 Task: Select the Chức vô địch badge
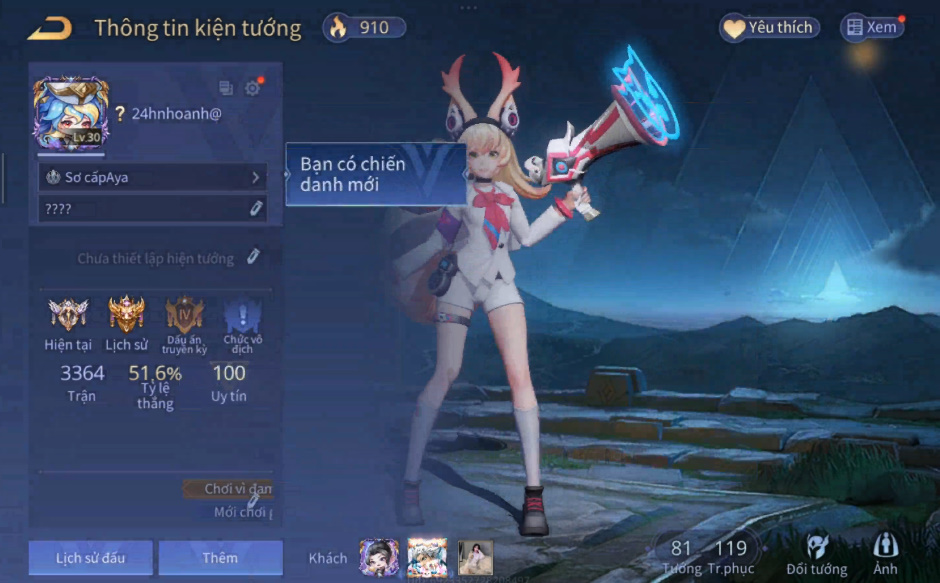point(242,316)
